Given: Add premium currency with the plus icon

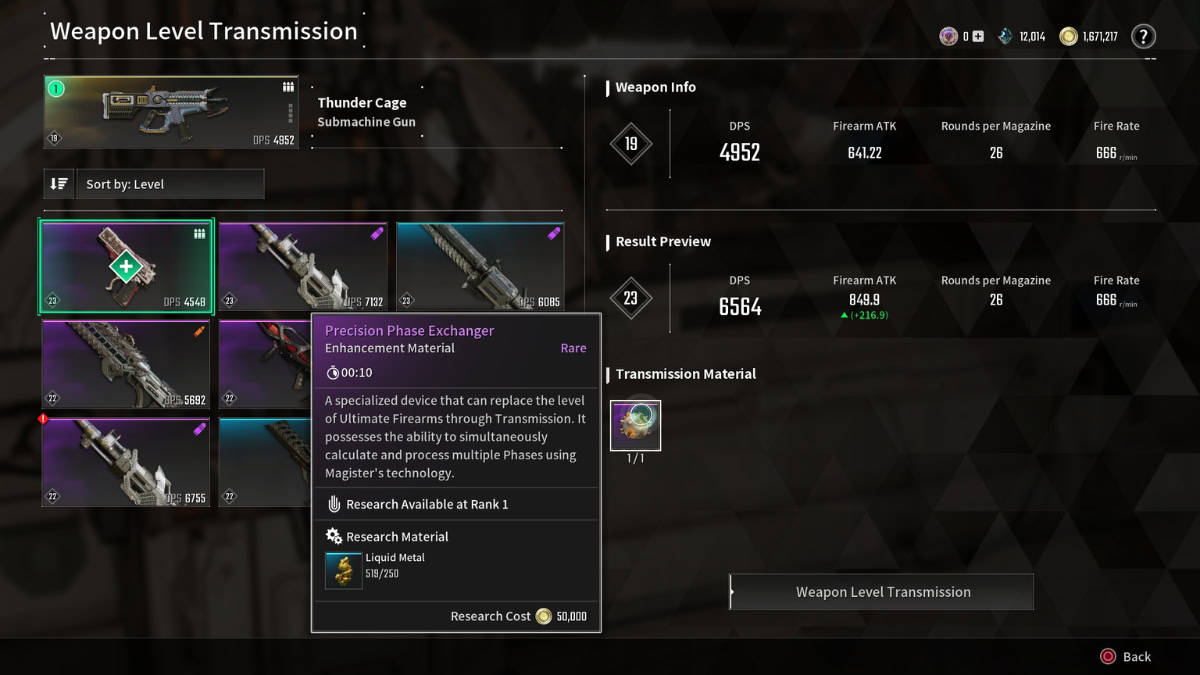Looking at the screenshot, I should (978, 37).
